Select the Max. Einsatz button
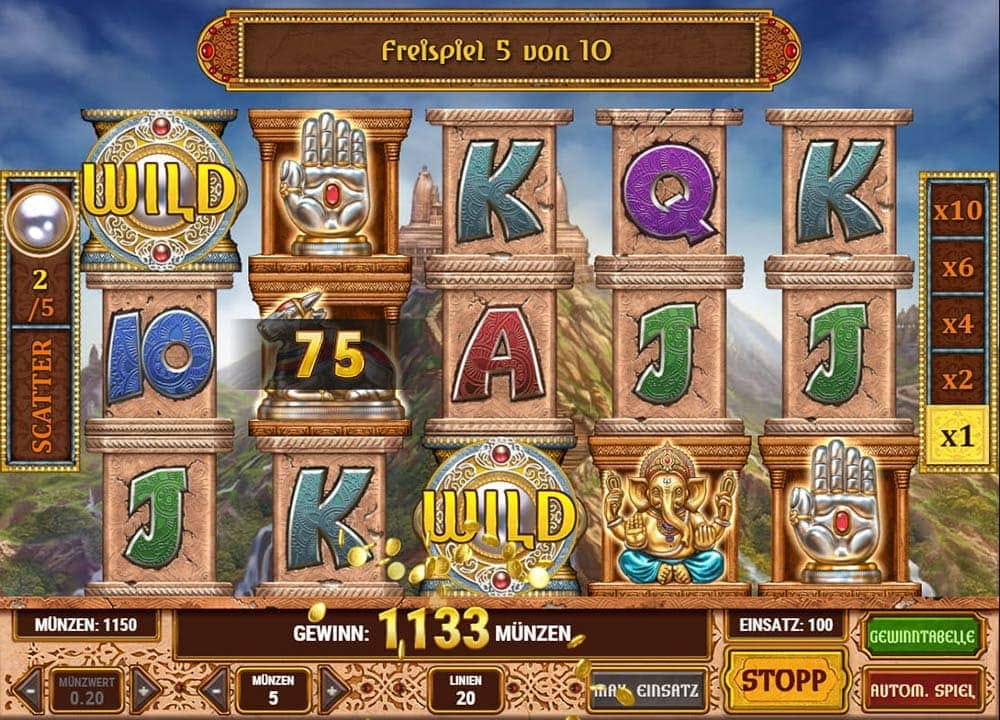The image size is (1000, 720). [x=649, y=689]
